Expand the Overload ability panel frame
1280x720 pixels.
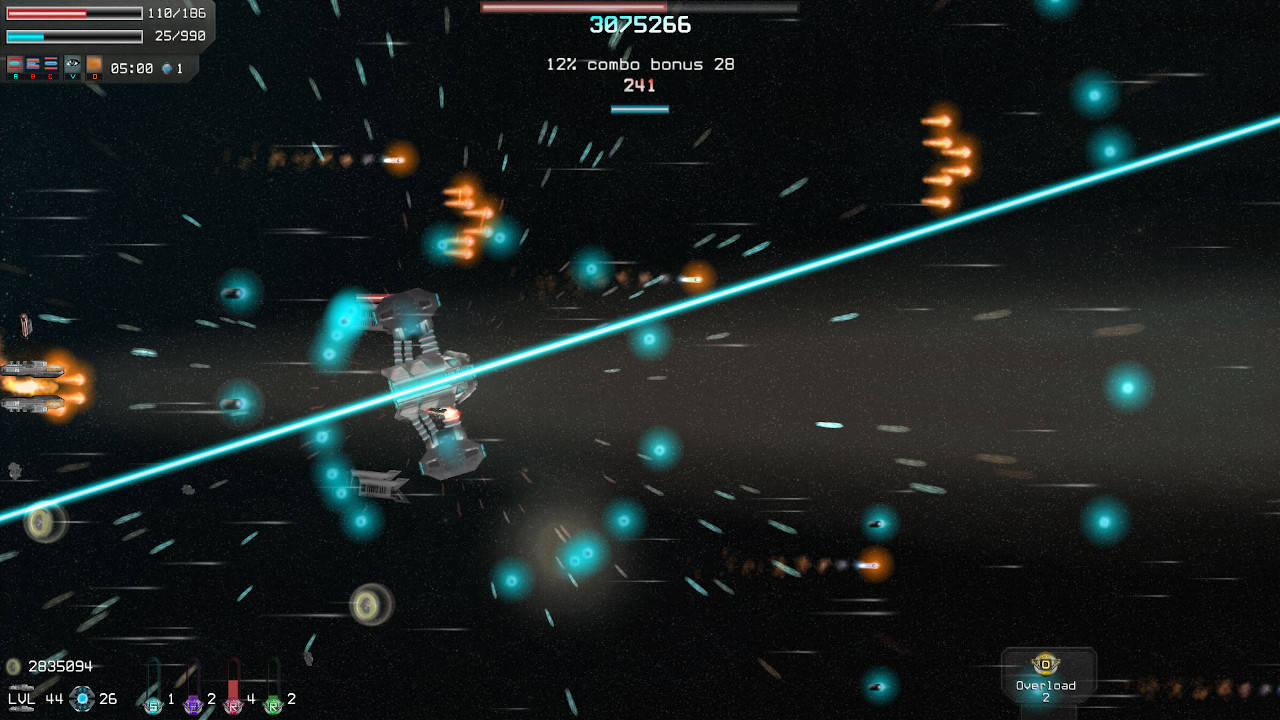coord(1047,672)
